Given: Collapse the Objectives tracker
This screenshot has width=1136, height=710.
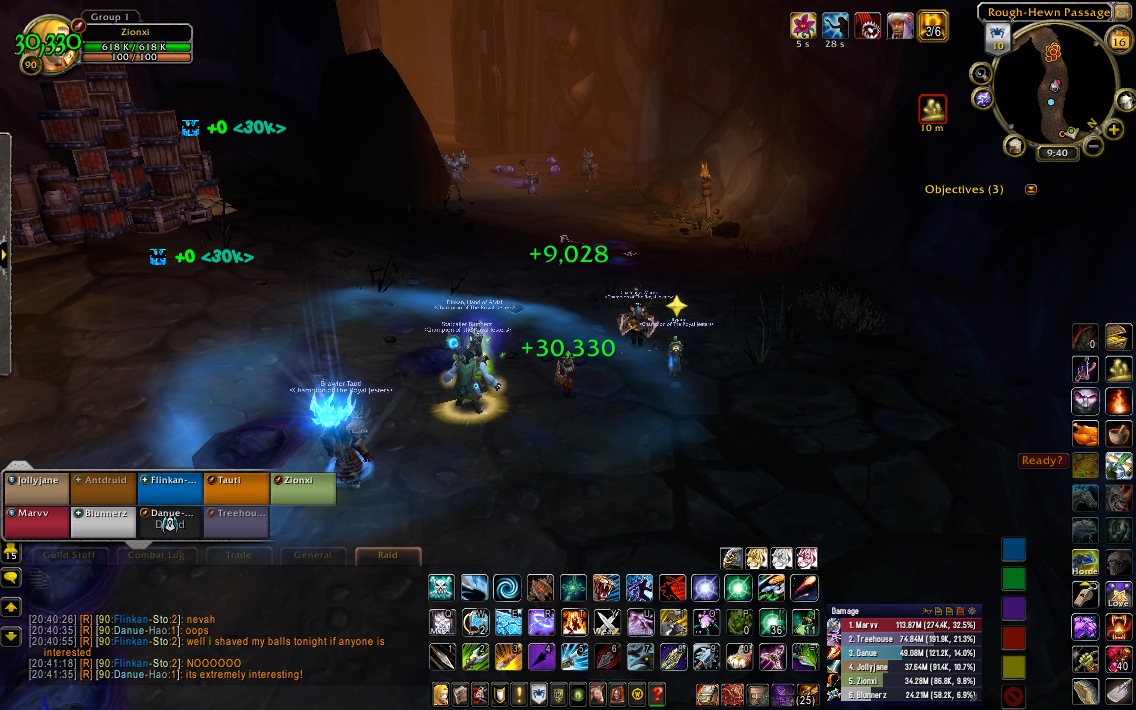Looking at the screenshot, I should 1031,189.
